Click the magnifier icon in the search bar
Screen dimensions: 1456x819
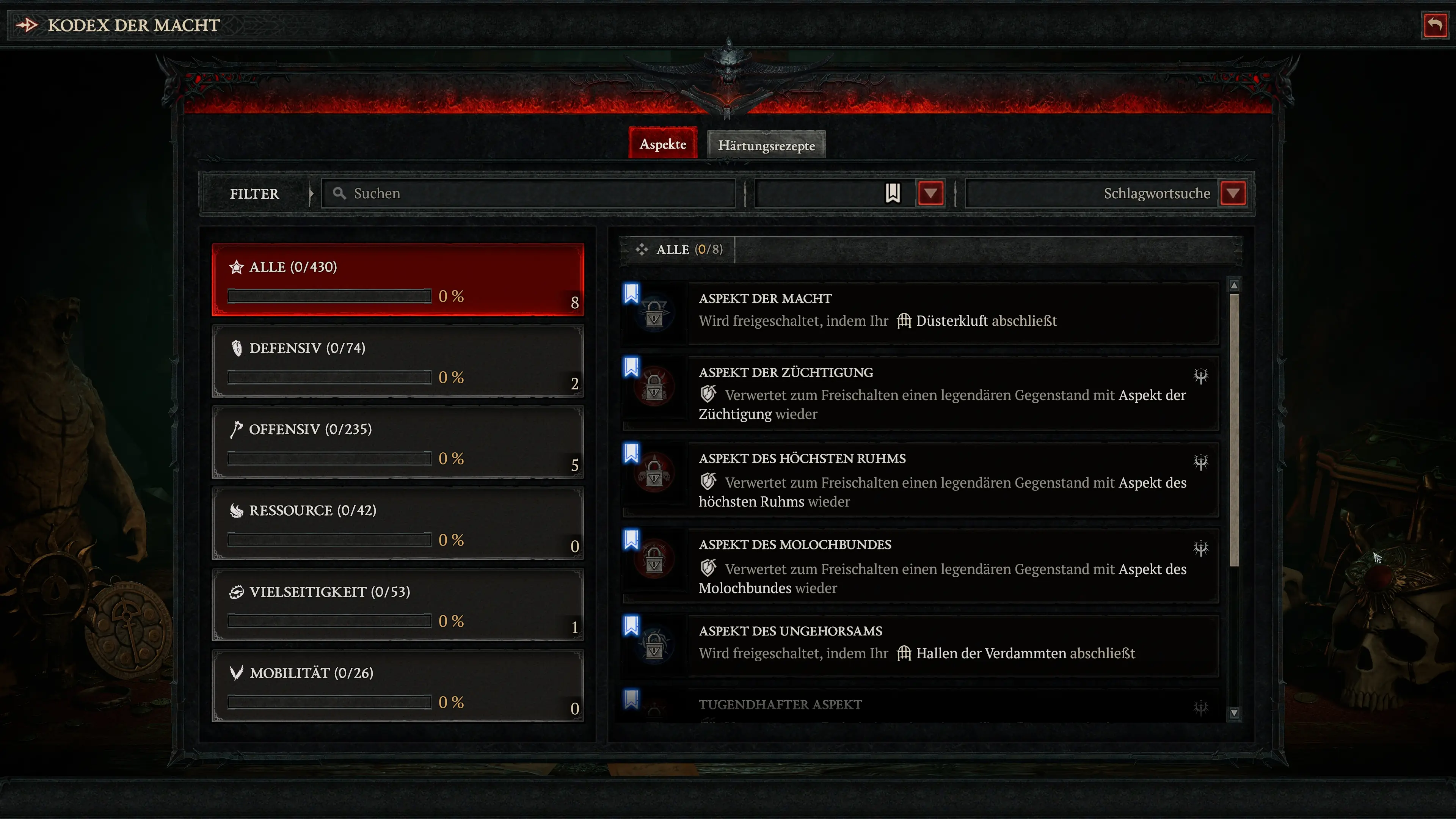340,193
